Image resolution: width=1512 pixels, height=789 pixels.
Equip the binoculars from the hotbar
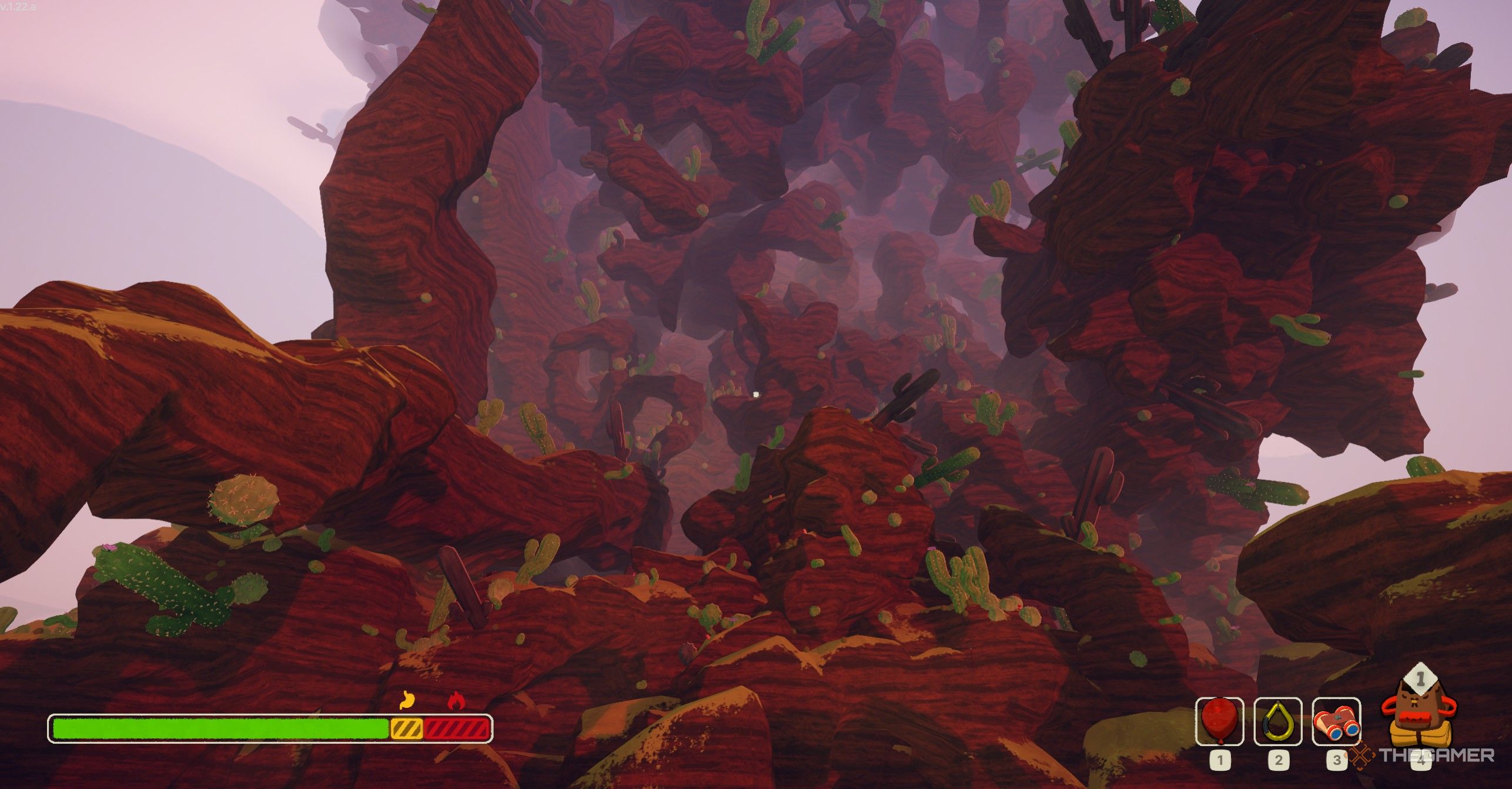(x=1336, y=721)
